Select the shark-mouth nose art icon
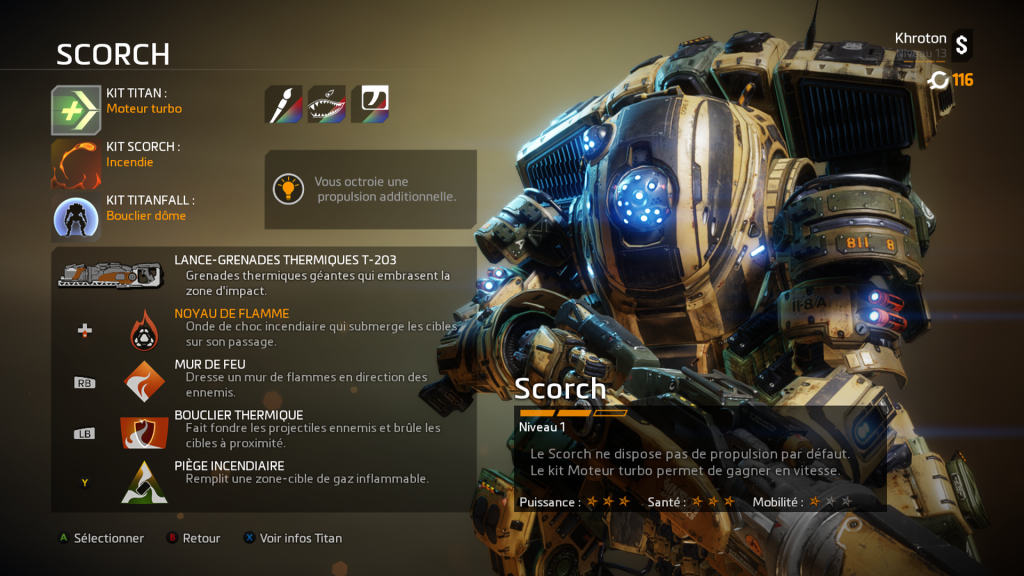 tap(327, 104)
